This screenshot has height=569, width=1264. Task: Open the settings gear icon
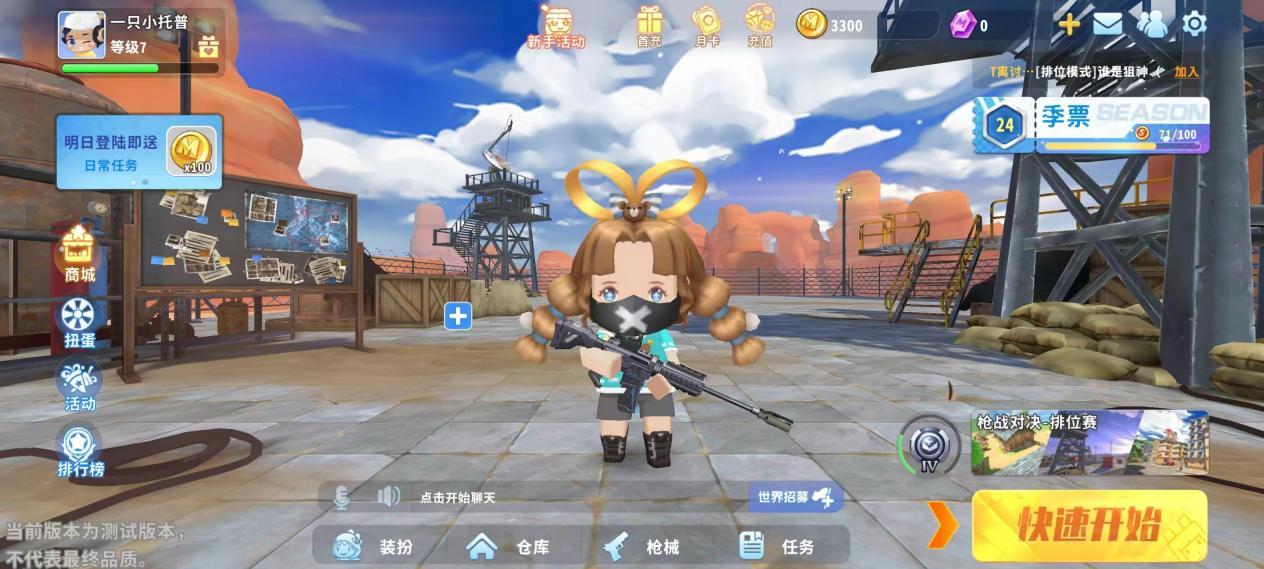pos(1195,23)
